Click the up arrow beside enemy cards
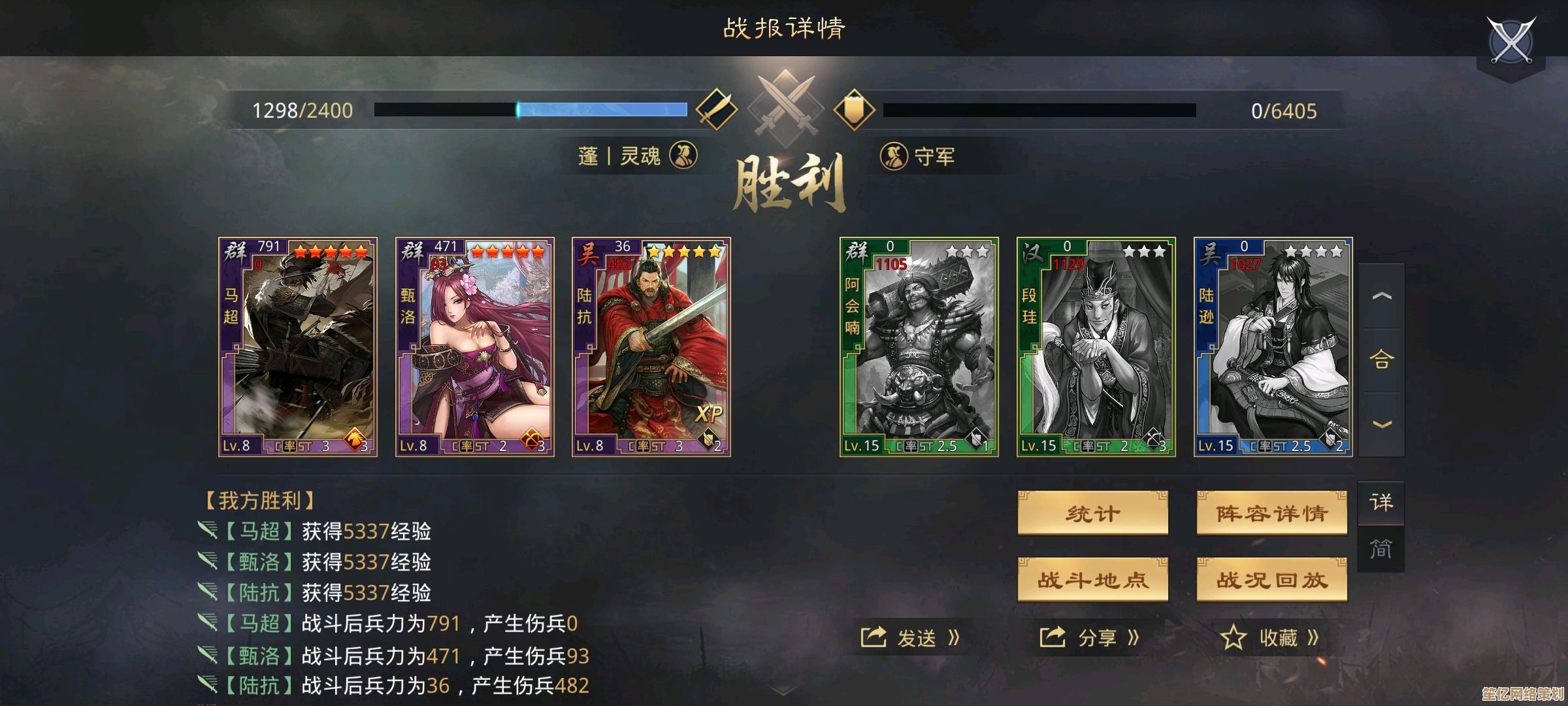Viewport: 1568px width, 706px height. 1381,296
